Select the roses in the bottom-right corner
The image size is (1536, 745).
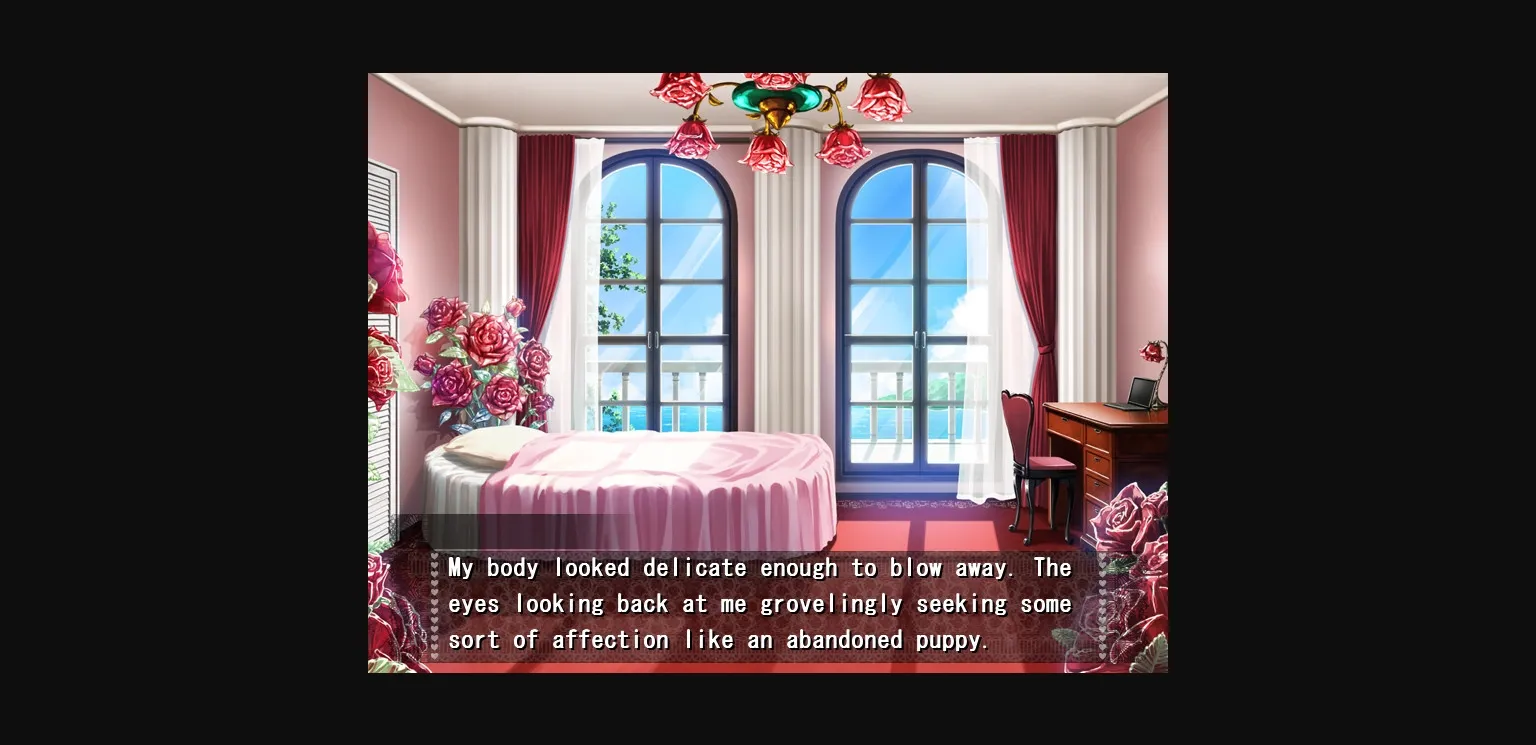click(x=1120, y=520)
